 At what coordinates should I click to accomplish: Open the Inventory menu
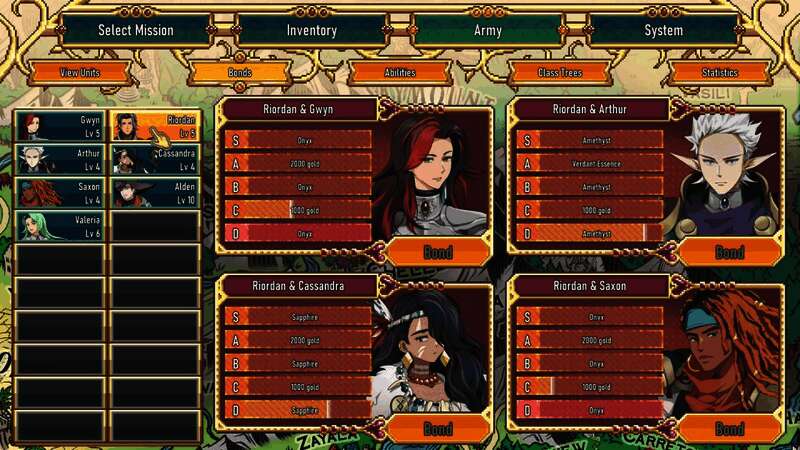[311, 30]
